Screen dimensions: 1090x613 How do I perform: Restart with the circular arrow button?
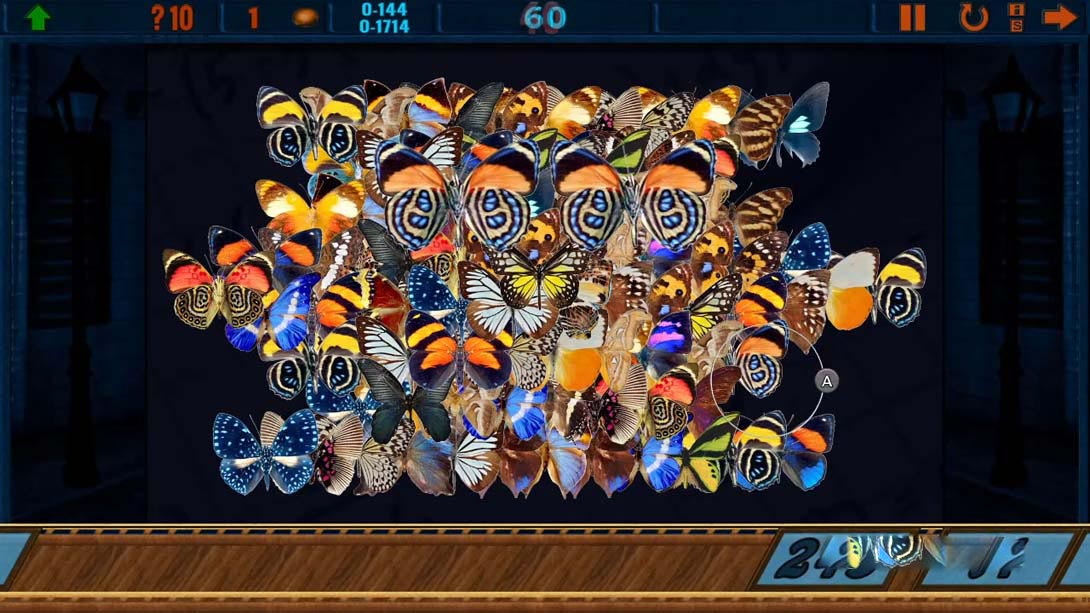point(973,17)
